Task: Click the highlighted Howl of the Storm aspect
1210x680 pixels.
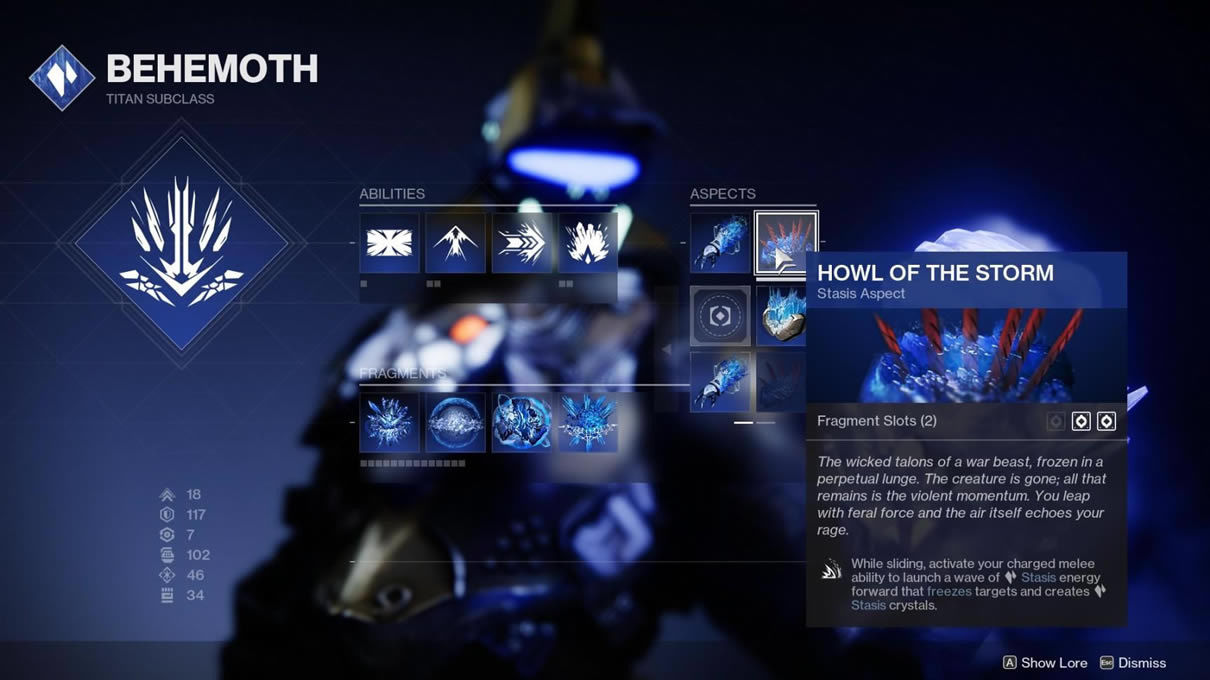Action: [785, 243]
